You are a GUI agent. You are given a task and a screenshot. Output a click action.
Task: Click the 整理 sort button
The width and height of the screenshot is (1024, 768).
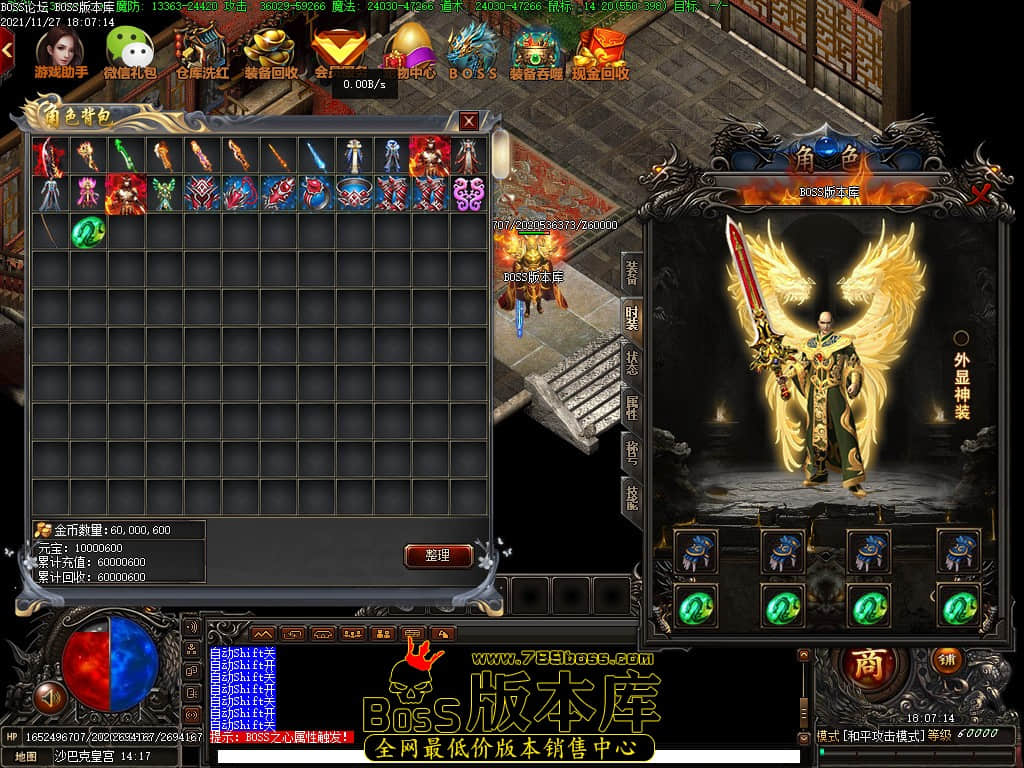(x=438, y=556)
